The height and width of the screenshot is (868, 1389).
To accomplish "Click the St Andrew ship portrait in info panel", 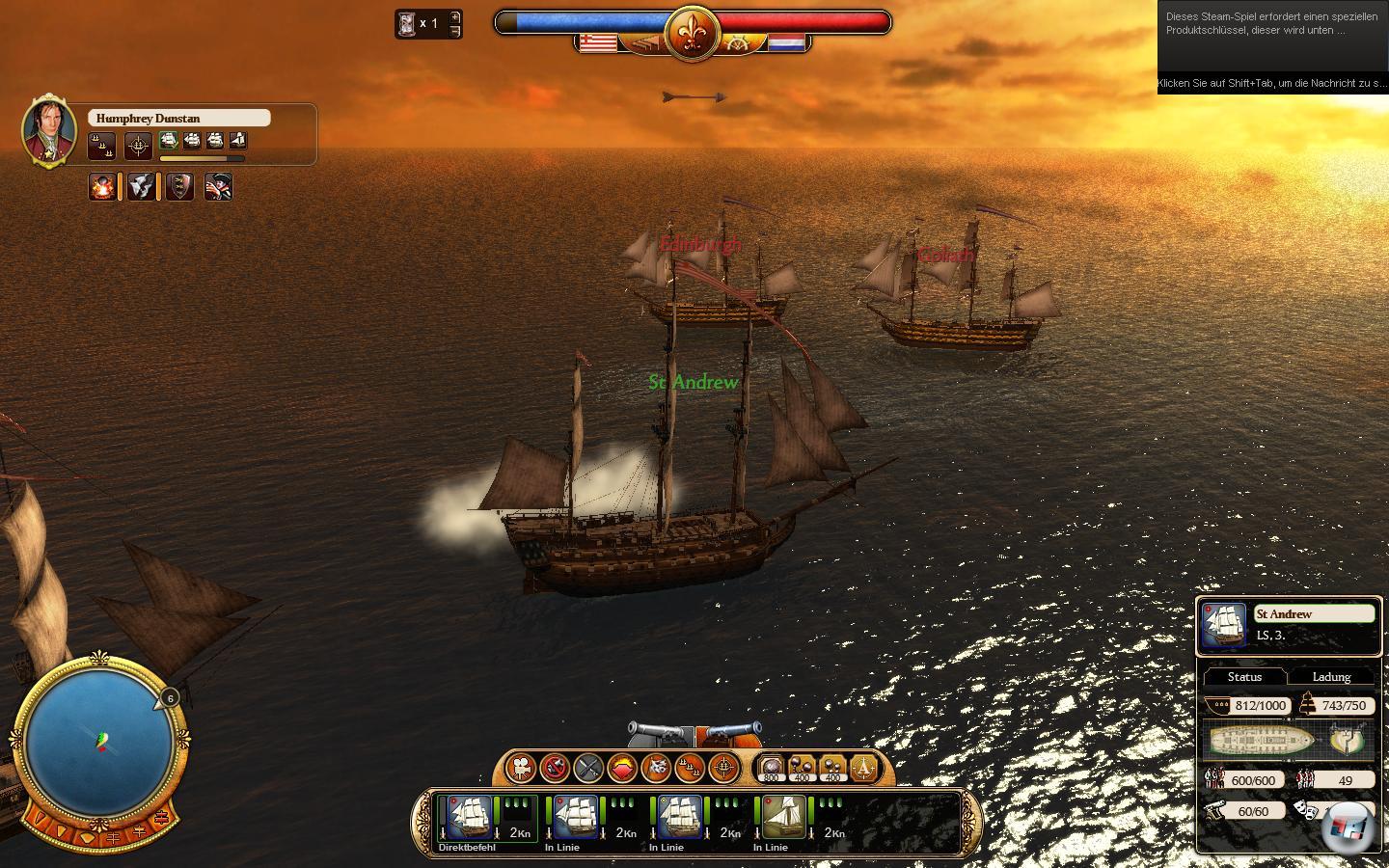I will 1223,625.
